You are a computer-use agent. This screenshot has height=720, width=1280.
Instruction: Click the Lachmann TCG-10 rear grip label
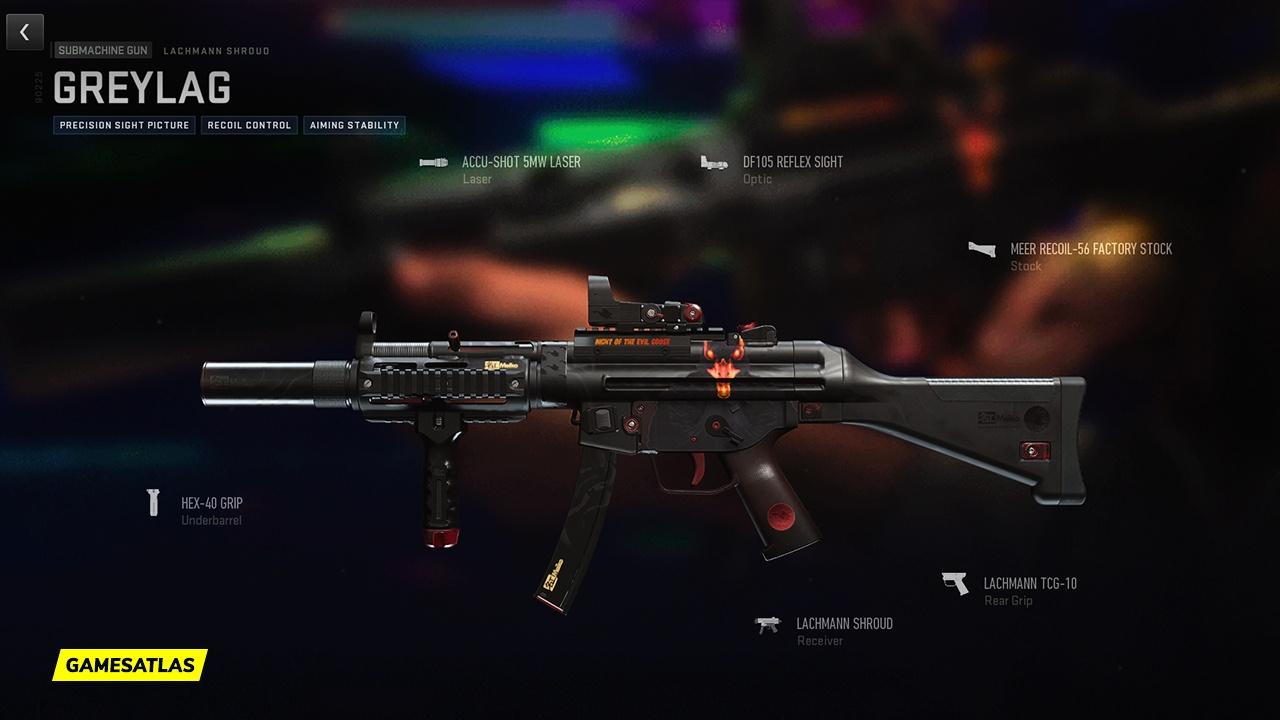pos(1029,582)
